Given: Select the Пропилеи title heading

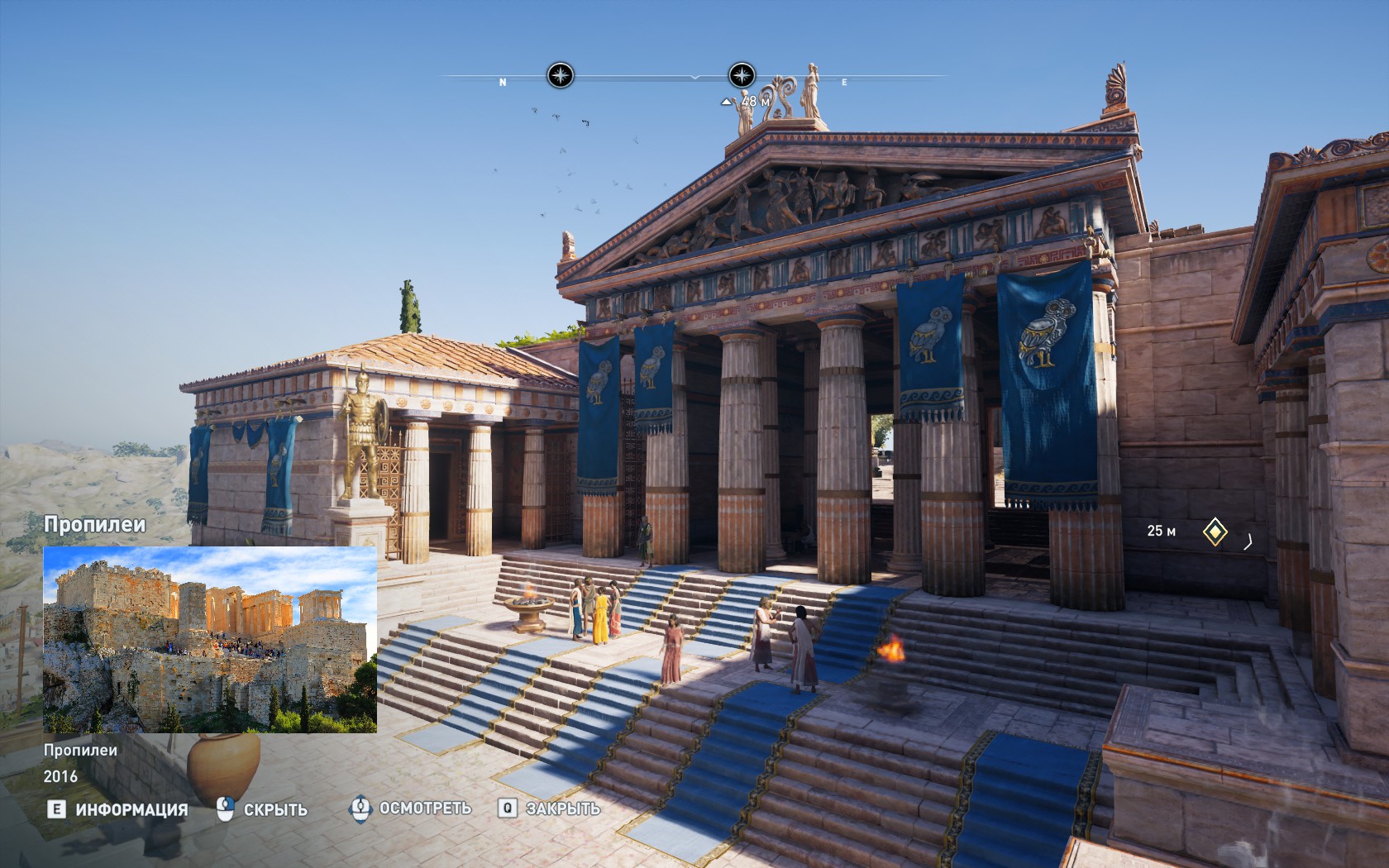Looking at the screenshot, I should coord(93,524).
